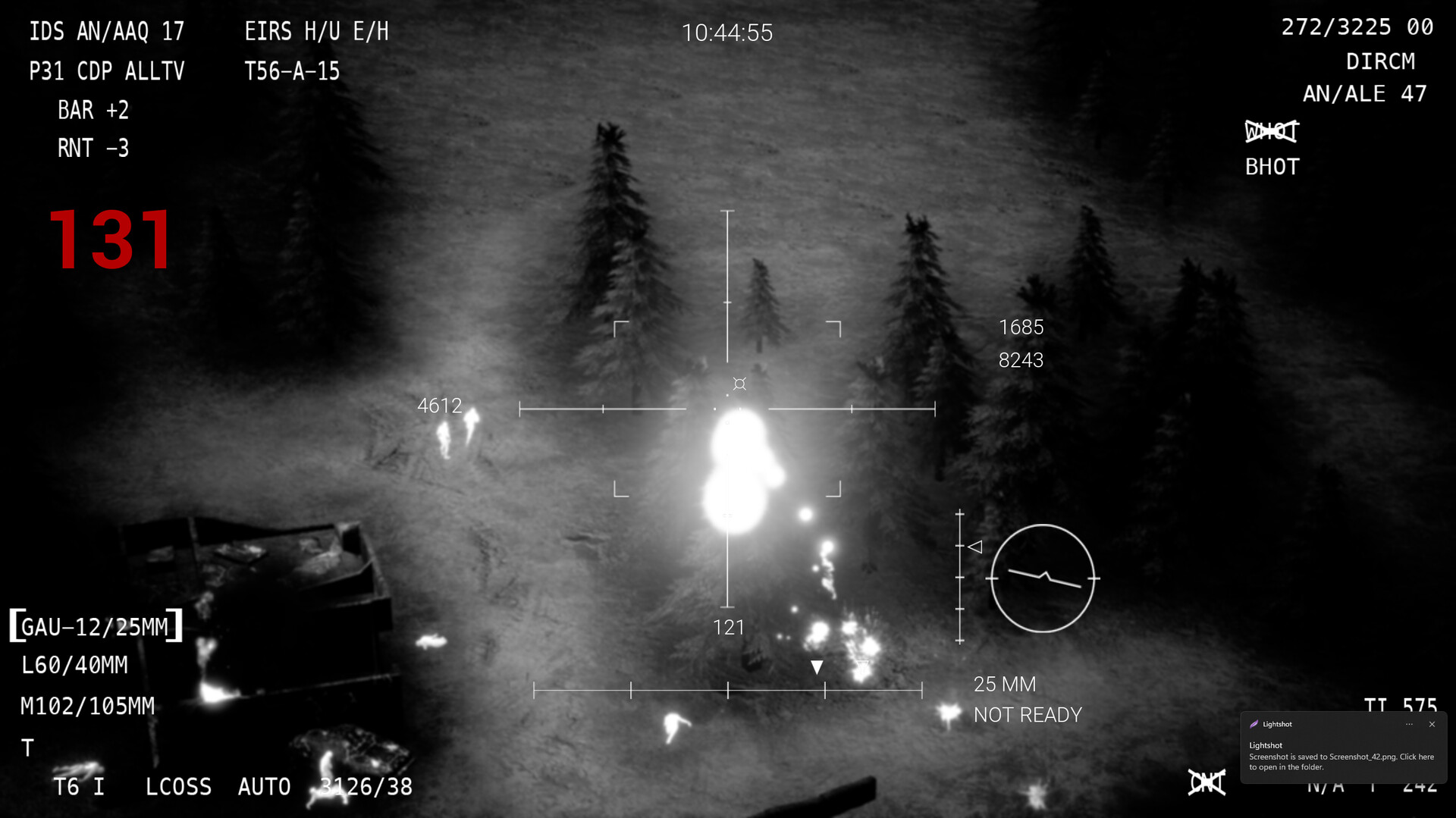Select the L60/40MM weapon option
The image size is (1456, 818).
[x=75, y=665]
